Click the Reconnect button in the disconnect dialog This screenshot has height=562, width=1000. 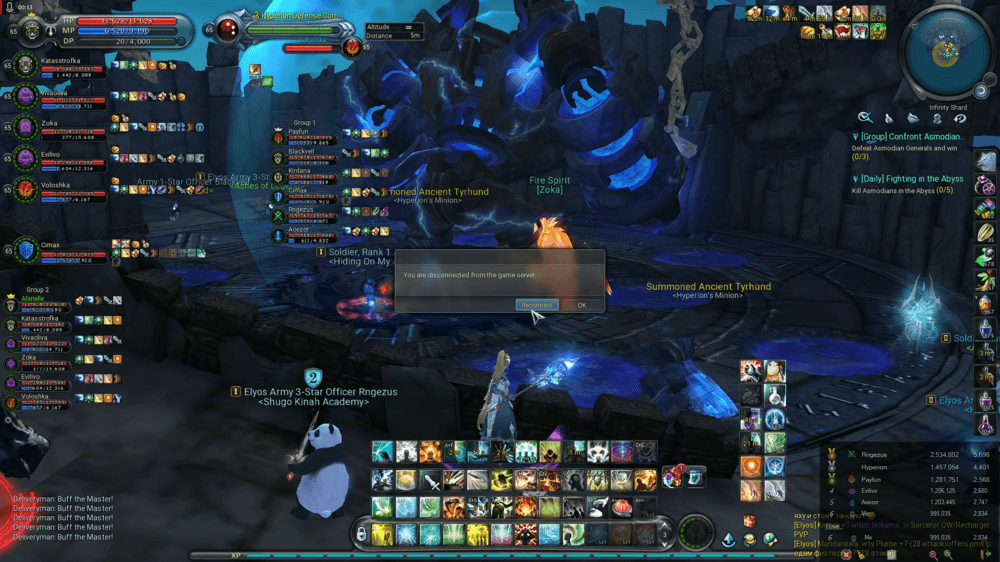coord(536,305)
